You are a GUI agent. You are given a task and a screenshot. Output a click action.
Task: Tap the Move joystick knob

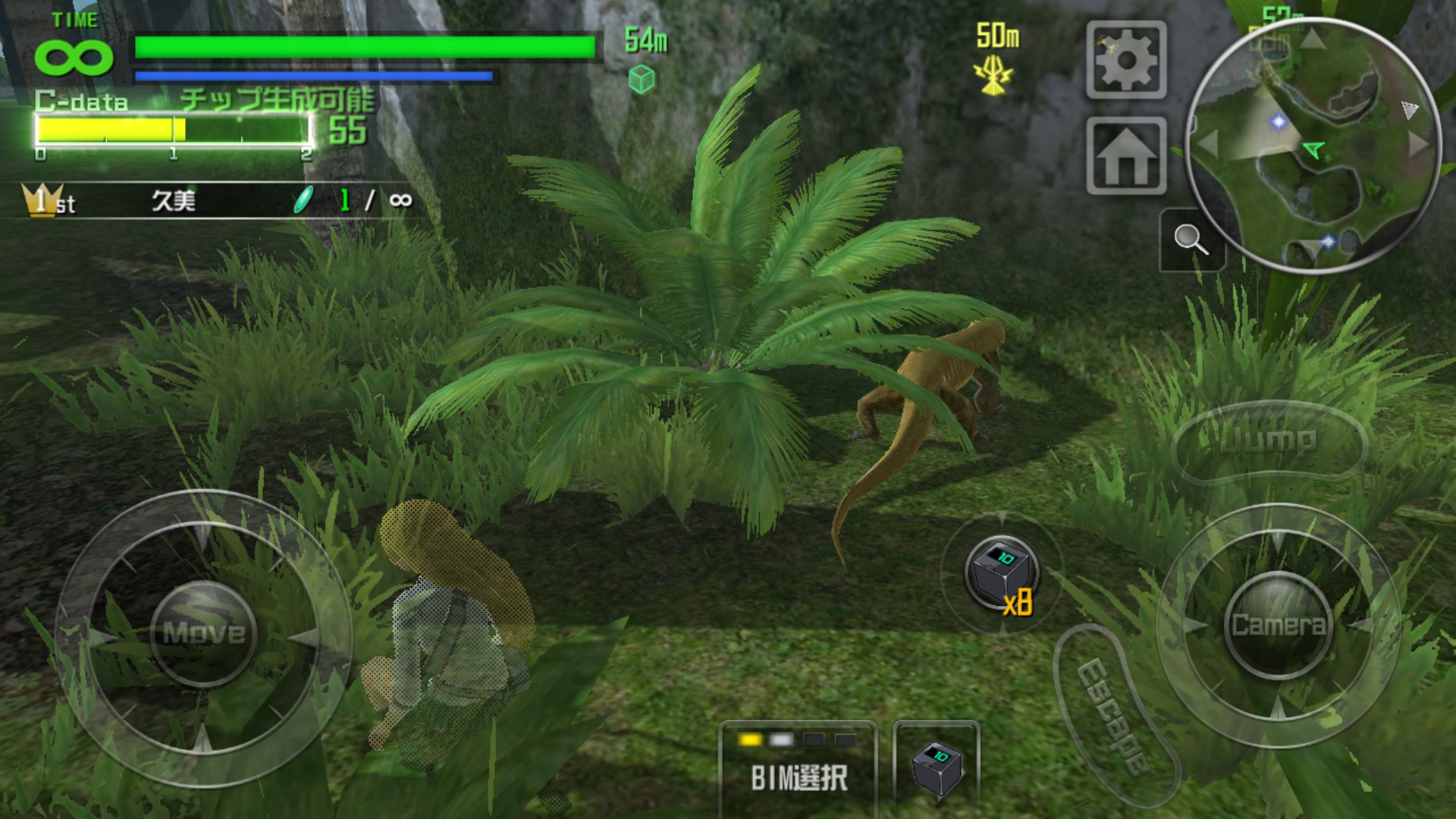tap(203, 632)
